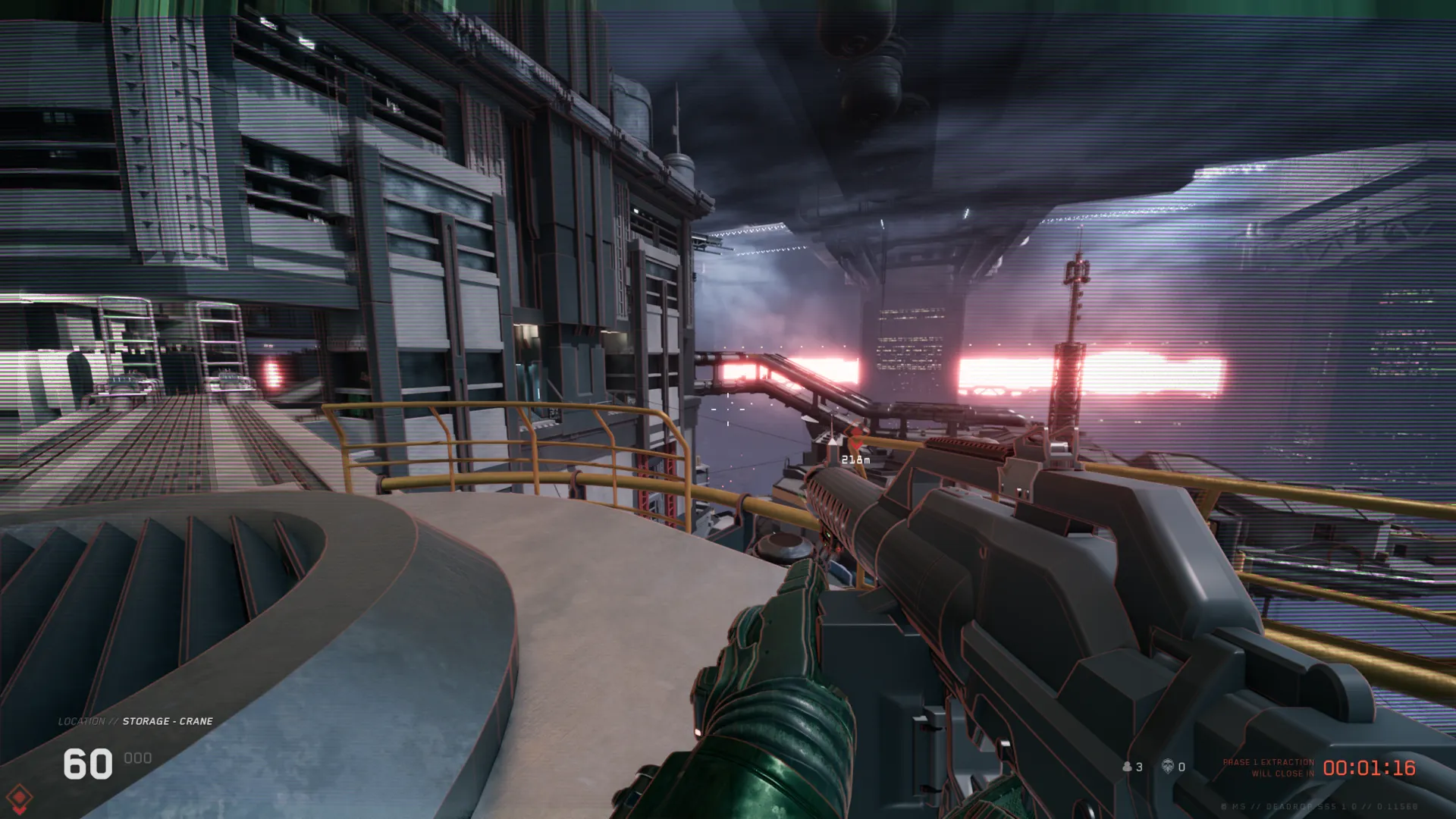The height and width of the screenshot is (819, 1456).
Task: Select the red diamond icon near the ammo count
Action: pyautogui.click(x=20, y=798)
